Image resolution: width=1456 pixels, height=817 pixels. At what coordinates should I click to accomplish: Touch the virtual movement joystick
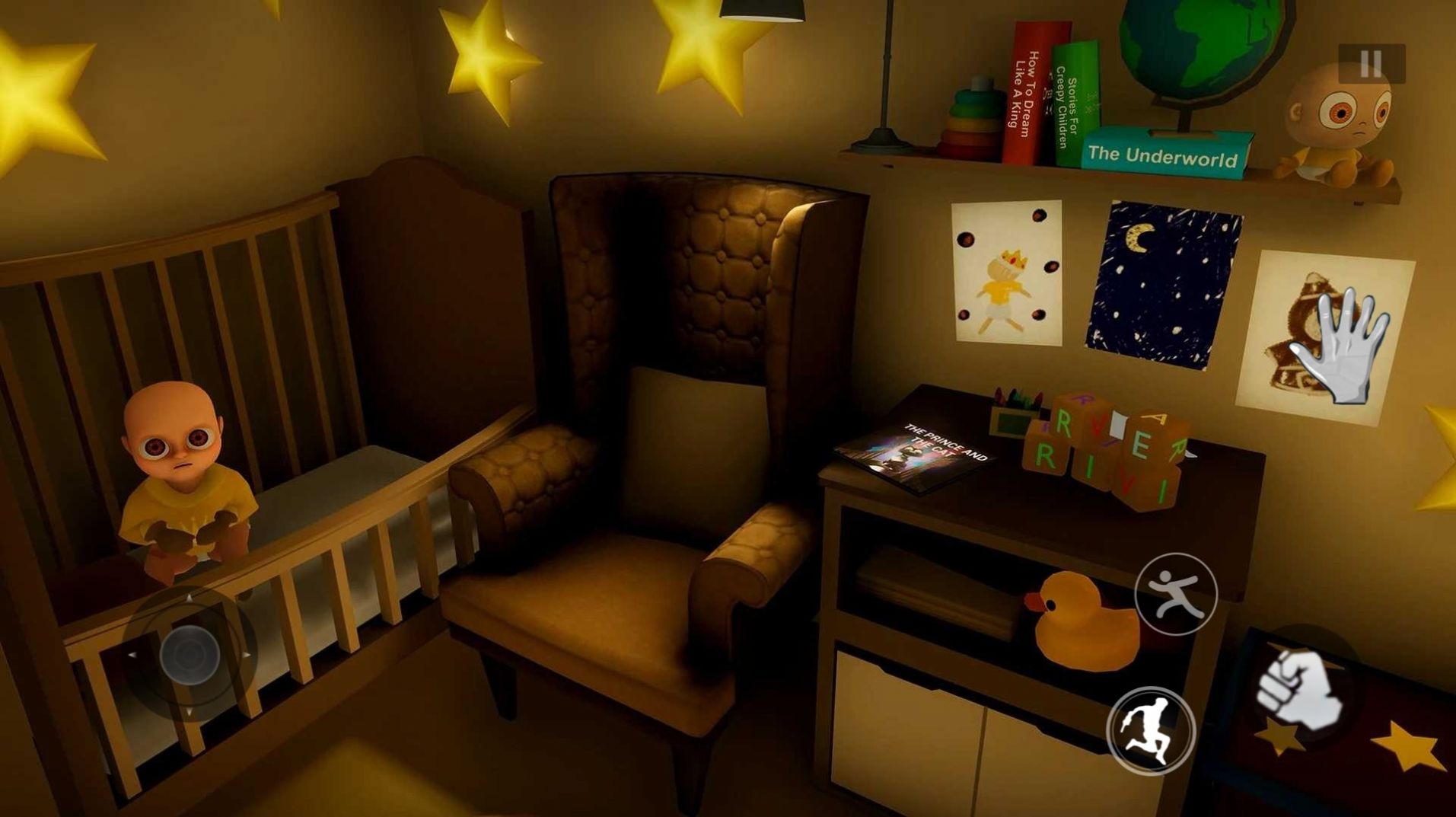point(190,653)
